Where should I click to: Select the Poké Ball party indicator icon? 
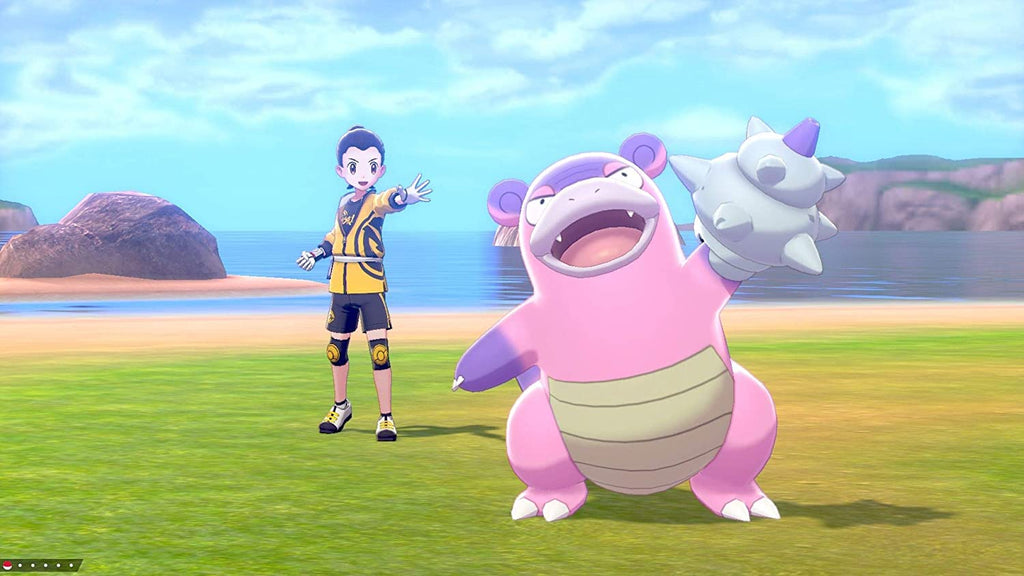click(8, 566)
